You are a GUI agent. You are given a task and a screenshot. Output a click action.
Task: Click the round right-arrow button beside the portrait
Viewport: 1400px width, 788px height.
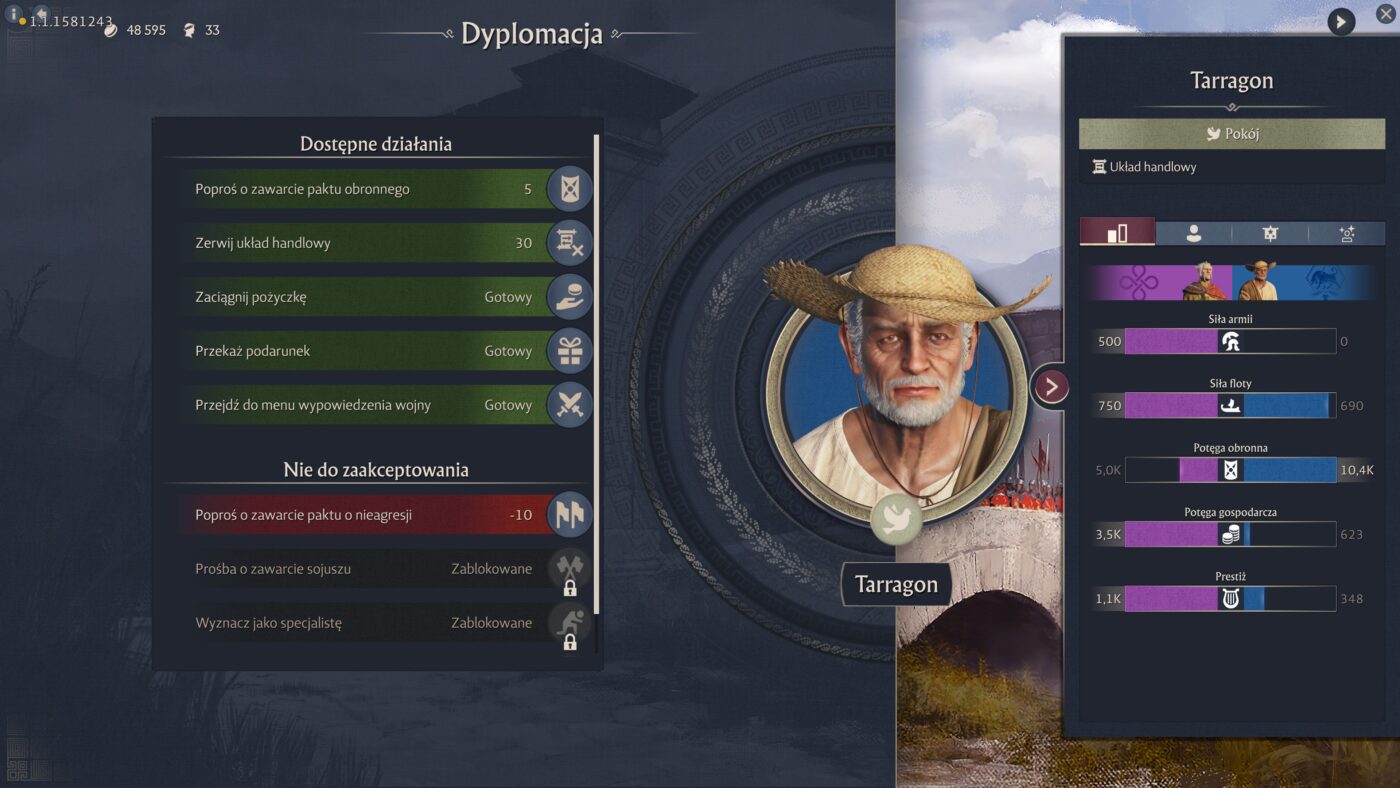pos(1051,387)
